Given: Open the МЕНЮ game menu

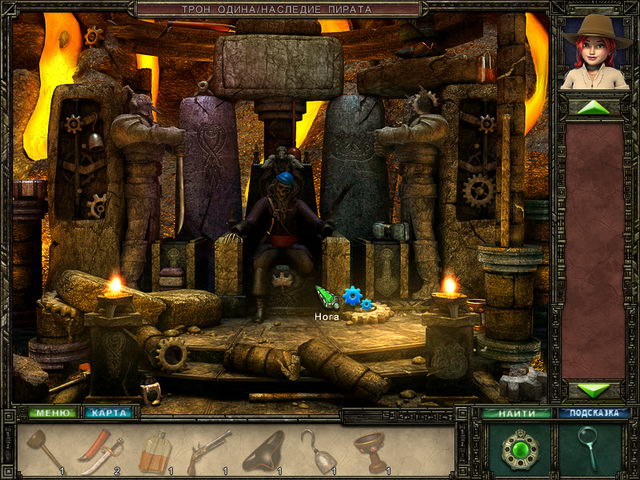Looking at the screenshot, I should [51, 412].
